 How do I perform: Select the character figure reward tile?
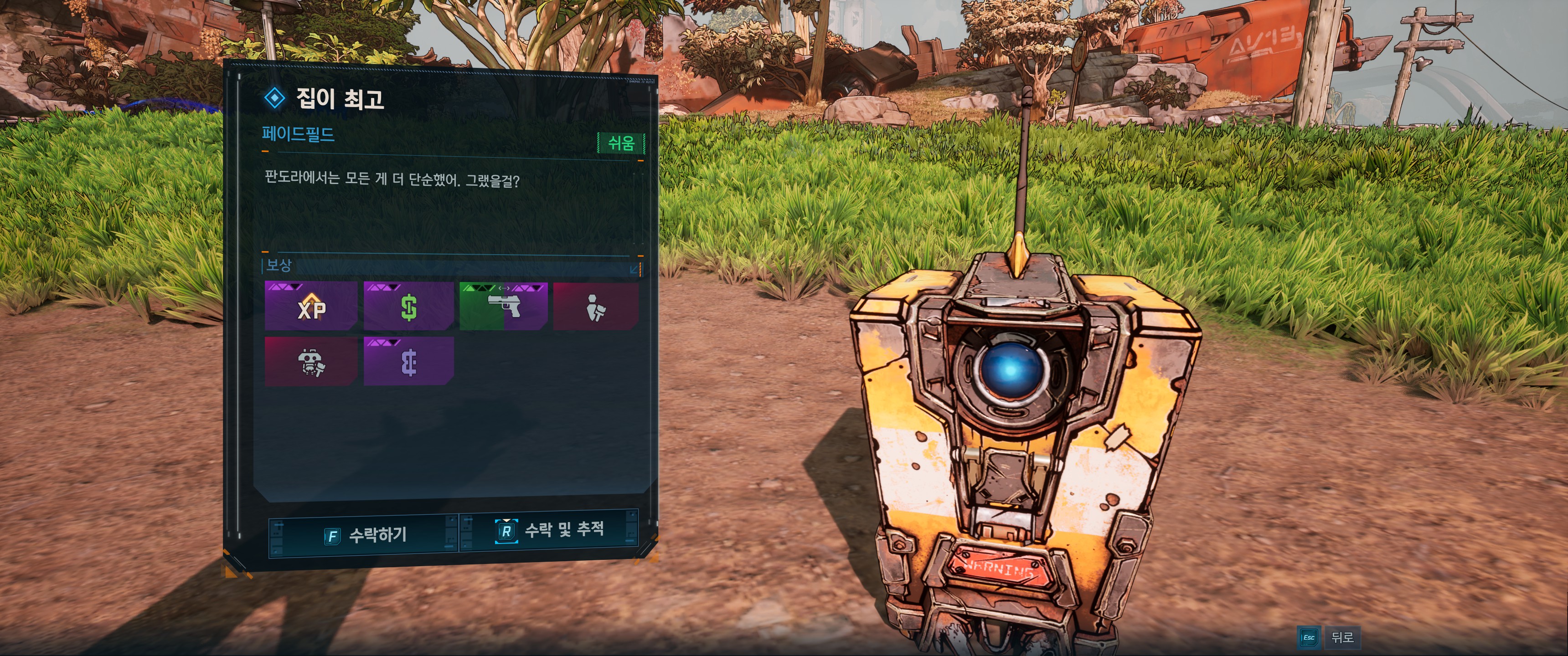coord(595,306)
